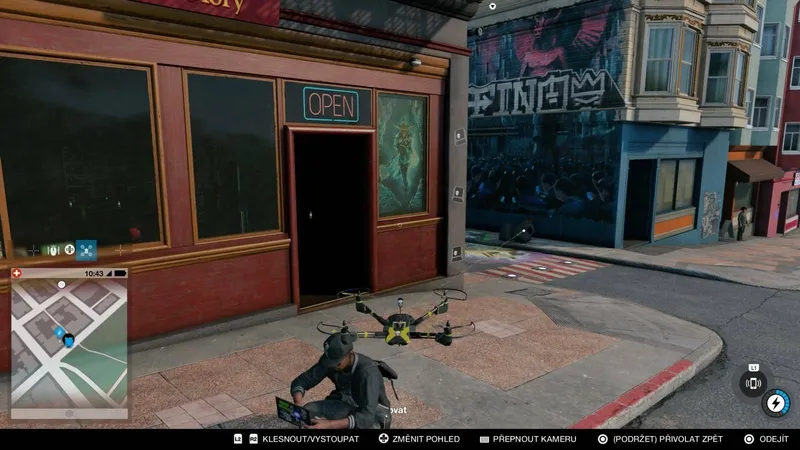
Task: Click the red medical cross icon
Action: (16, 273)
